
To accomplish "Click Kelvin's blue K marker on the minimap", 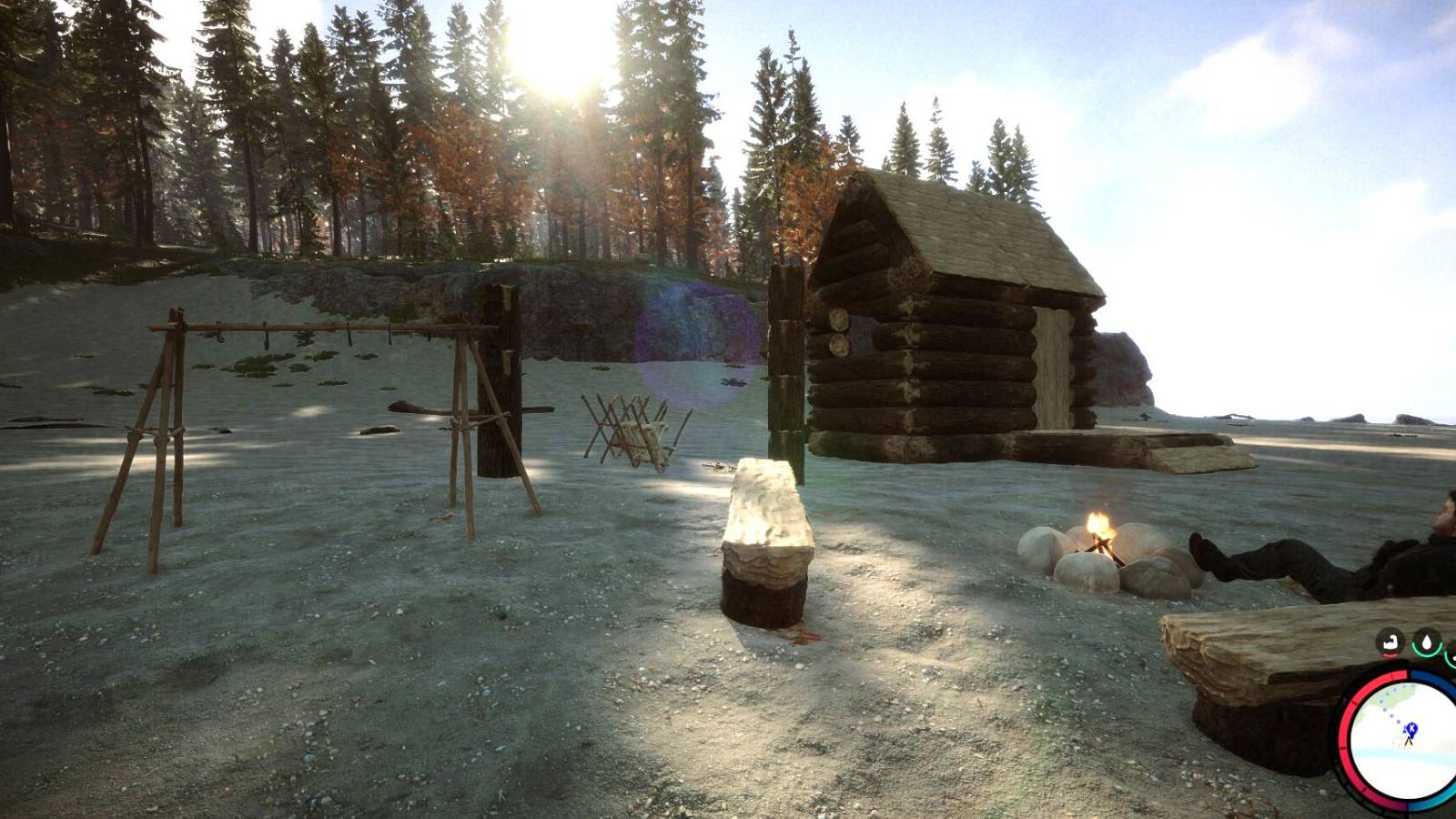I will point(1411,728).
